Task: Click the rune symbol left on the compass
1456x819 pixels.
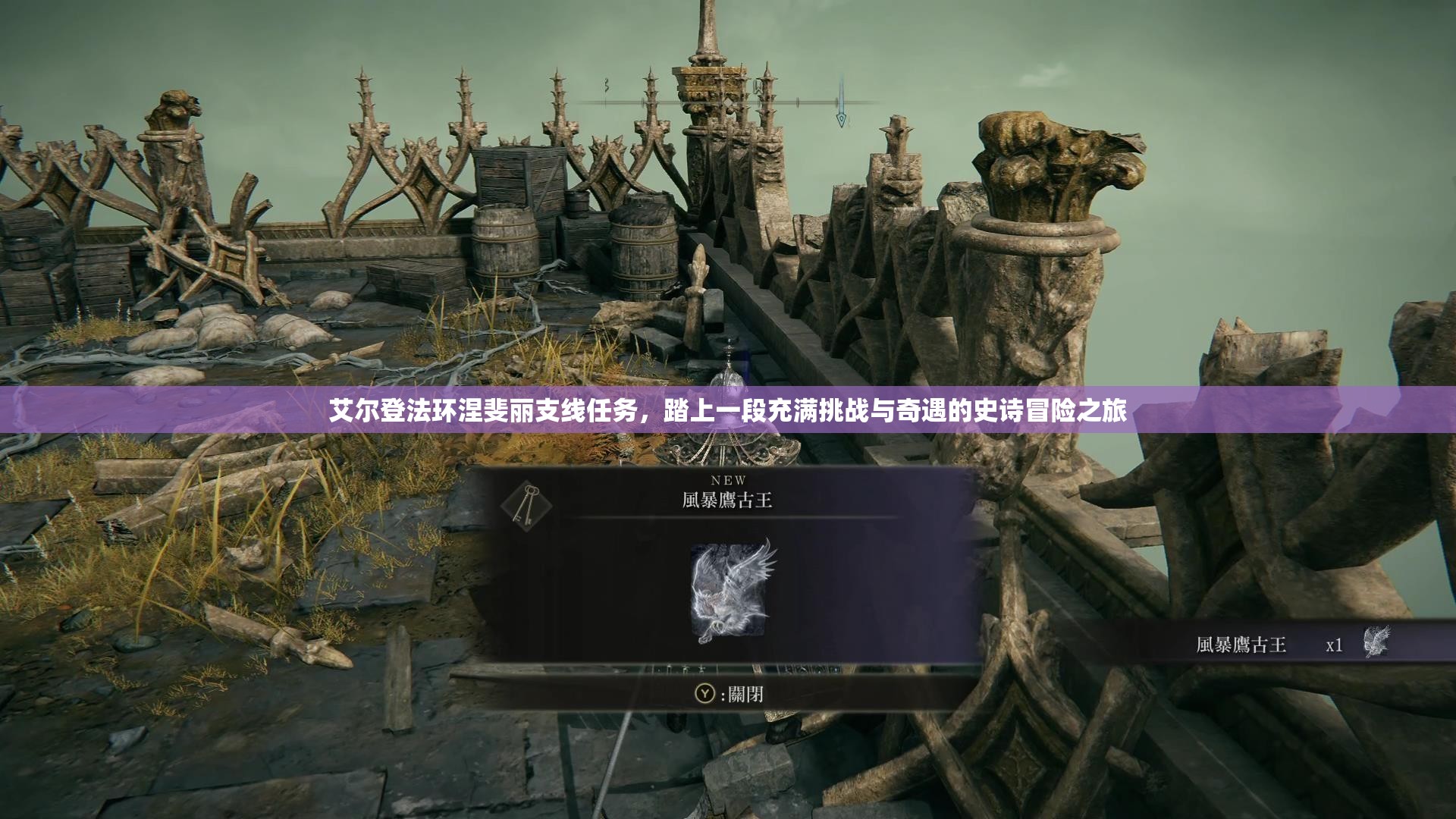Action: (x=607, y=86)
